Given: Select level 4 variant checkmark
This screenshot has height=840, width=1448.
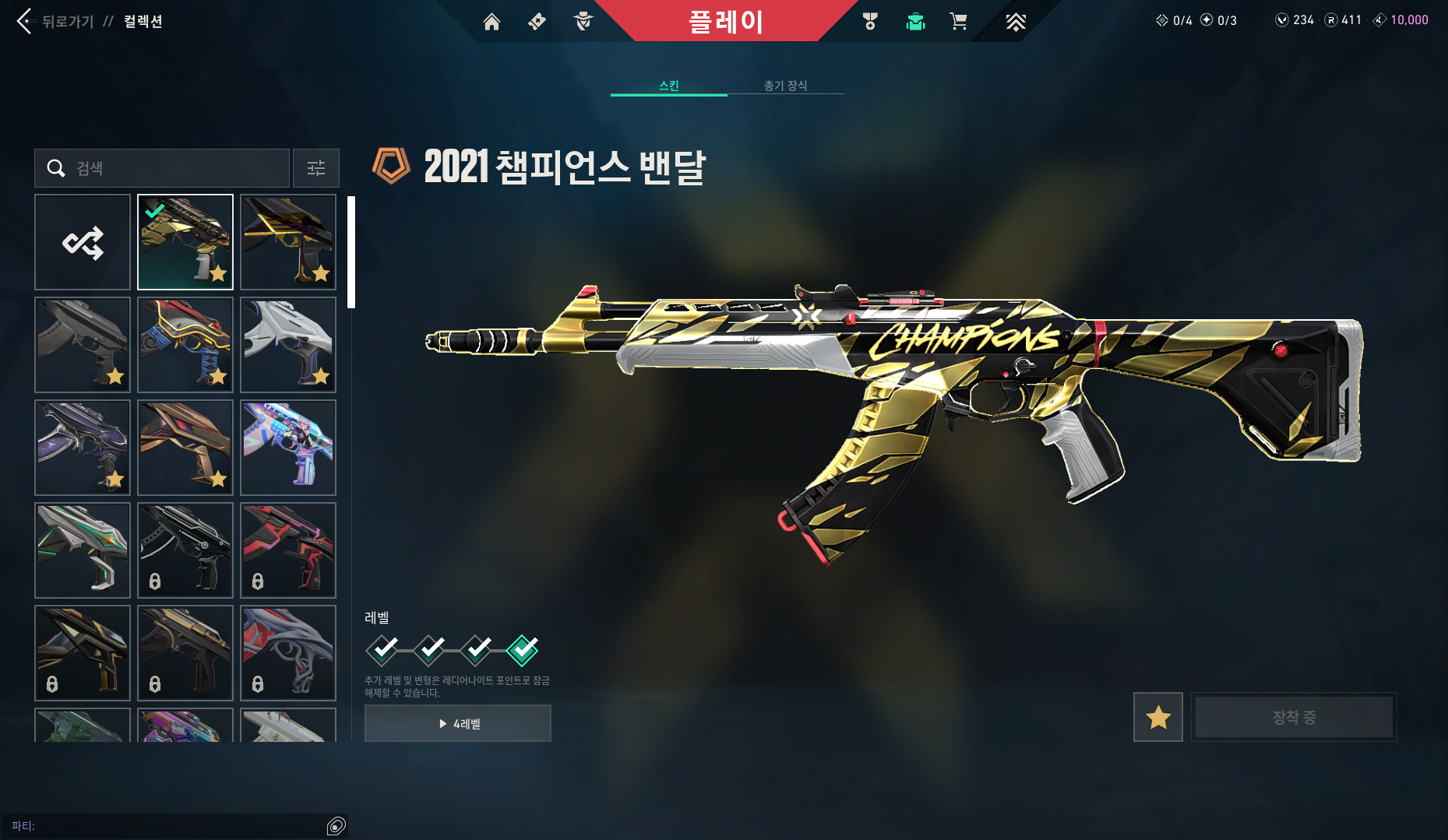Looking at the screenshot, I should click(523, 650).
